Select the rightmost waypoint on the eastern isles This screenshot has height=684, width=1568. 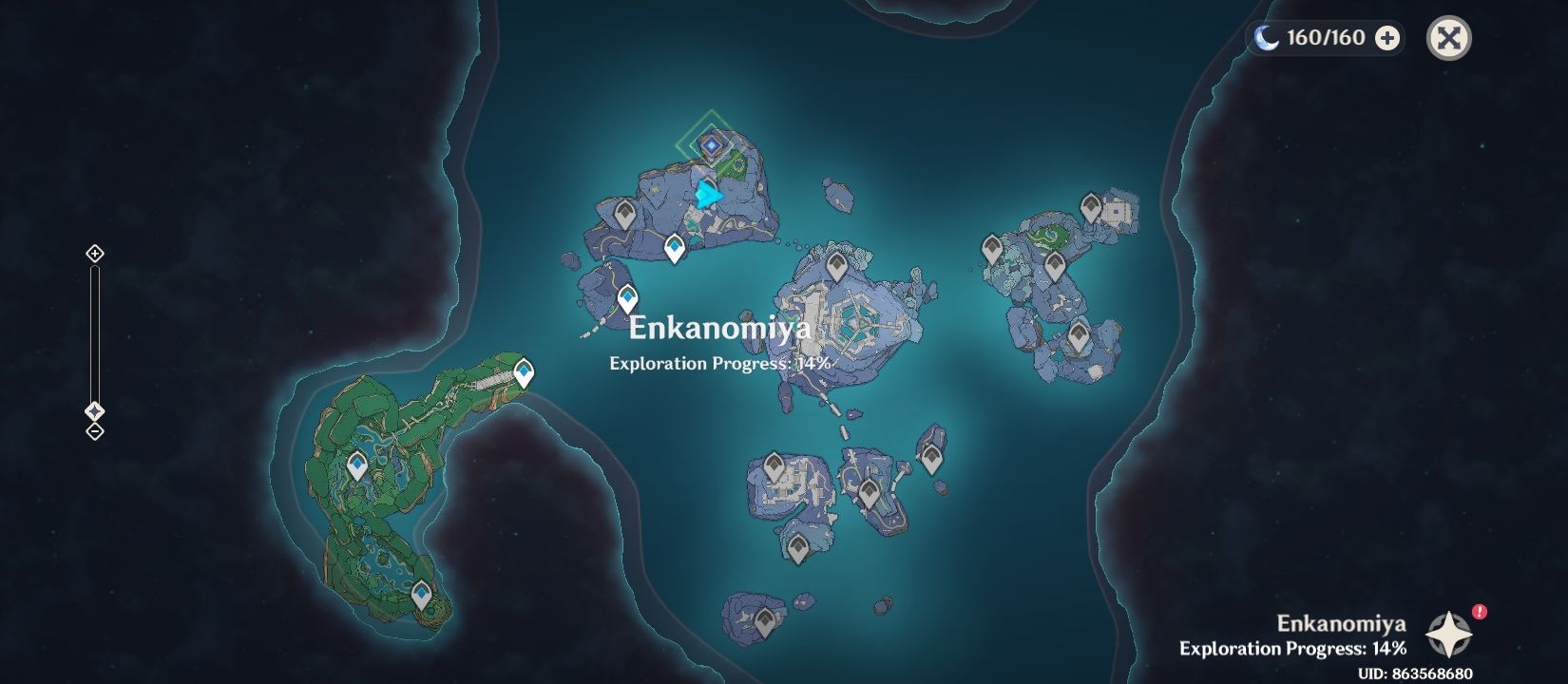pyautogui.click(x=1090, y=205)
